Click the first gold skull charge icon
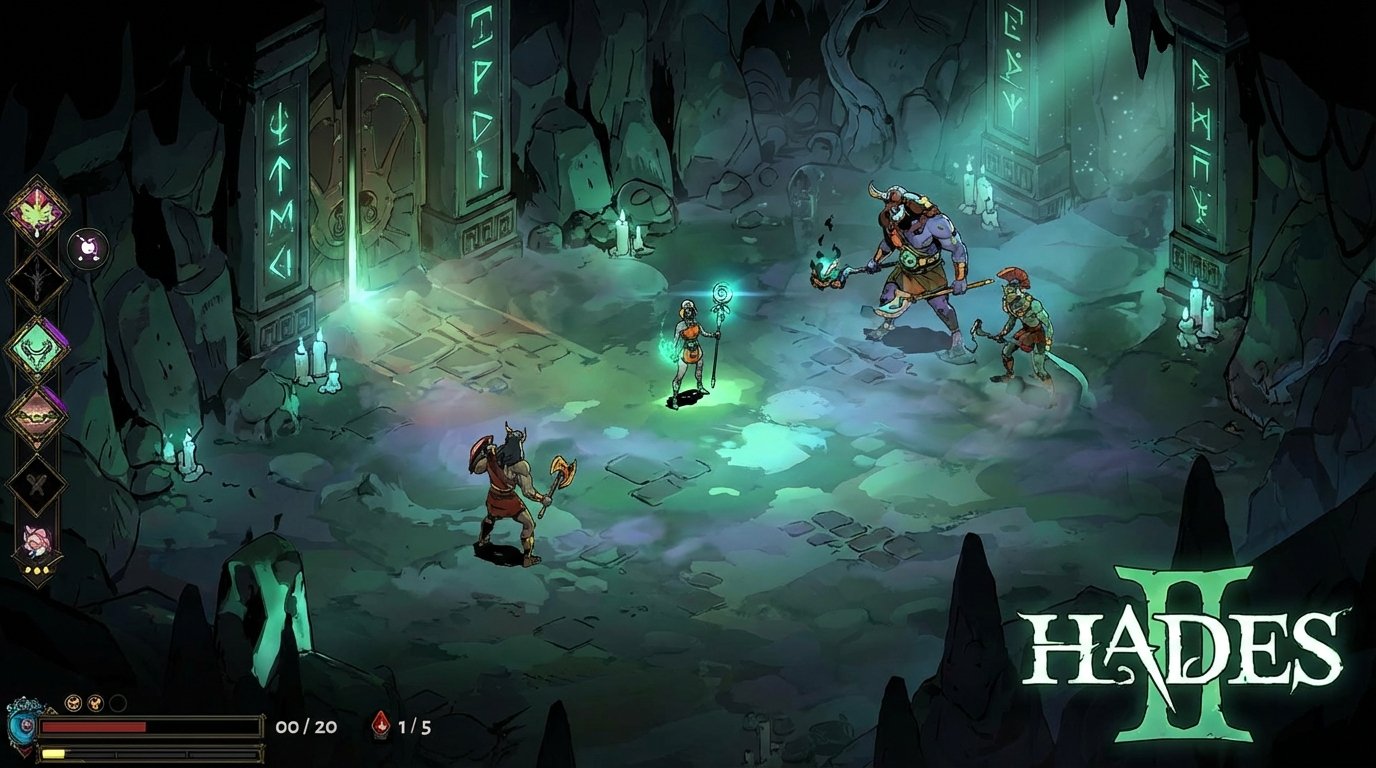This screenshot has height=768, width=1376. pos(74,703)
